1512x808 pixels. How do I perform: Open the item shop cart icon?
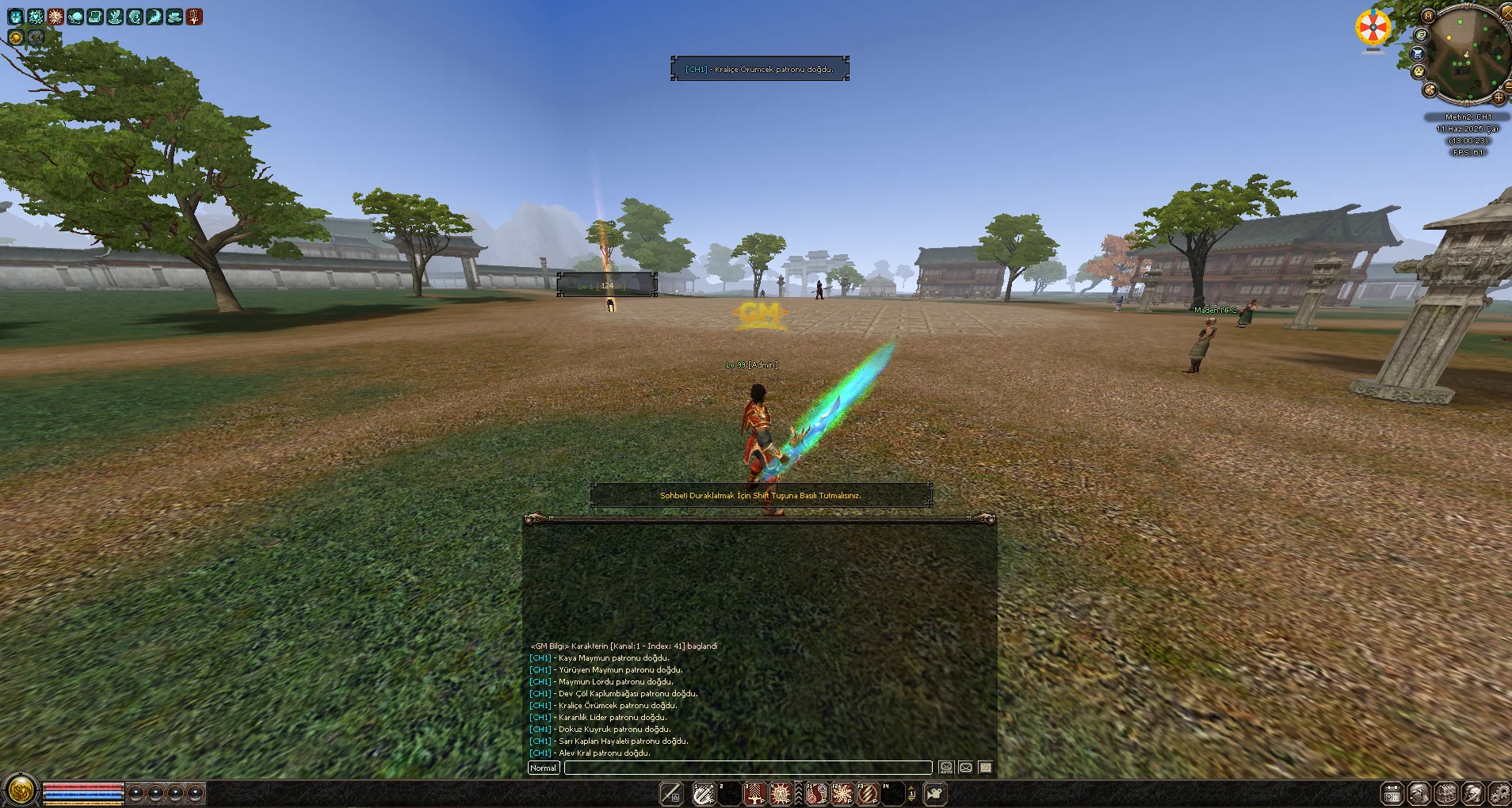1417,53
